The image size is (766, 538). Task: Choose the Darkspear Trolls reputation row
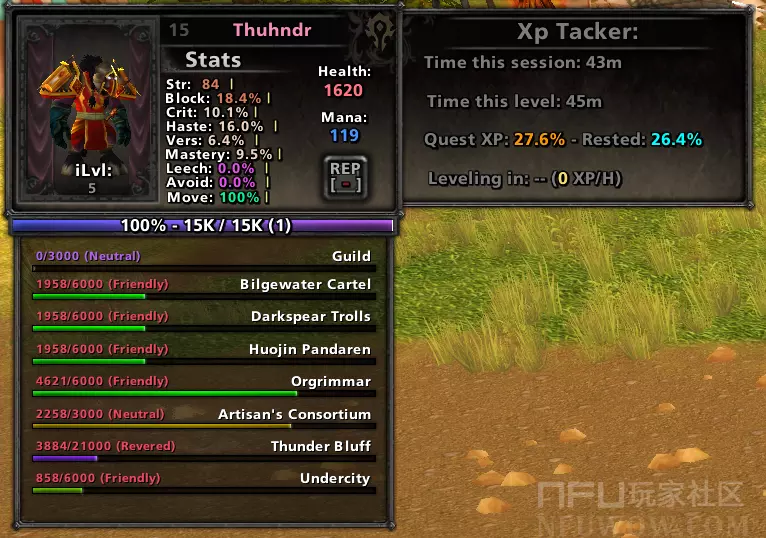pyautogui.click(x=203, y=323)
